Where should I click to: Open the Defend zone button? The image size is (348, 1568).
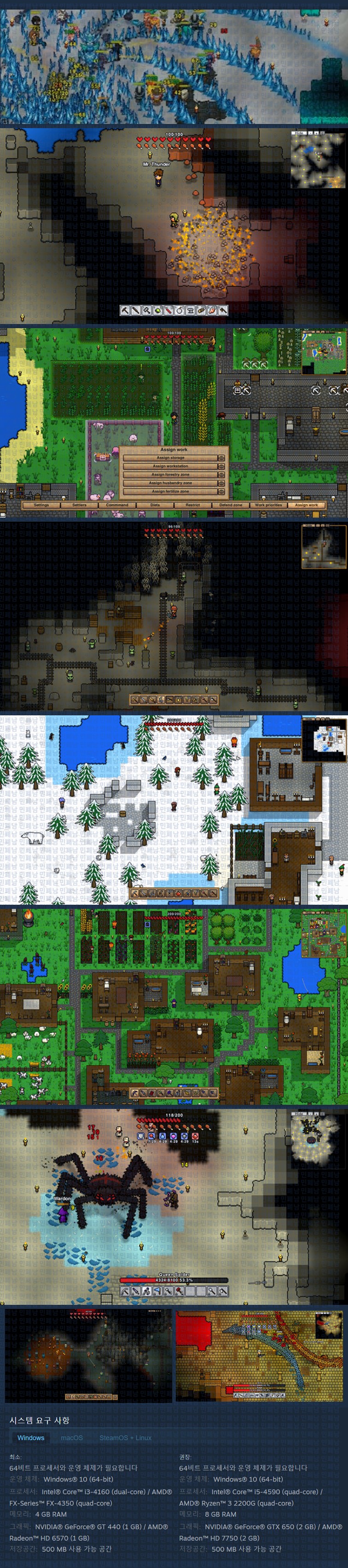point(231,505)
